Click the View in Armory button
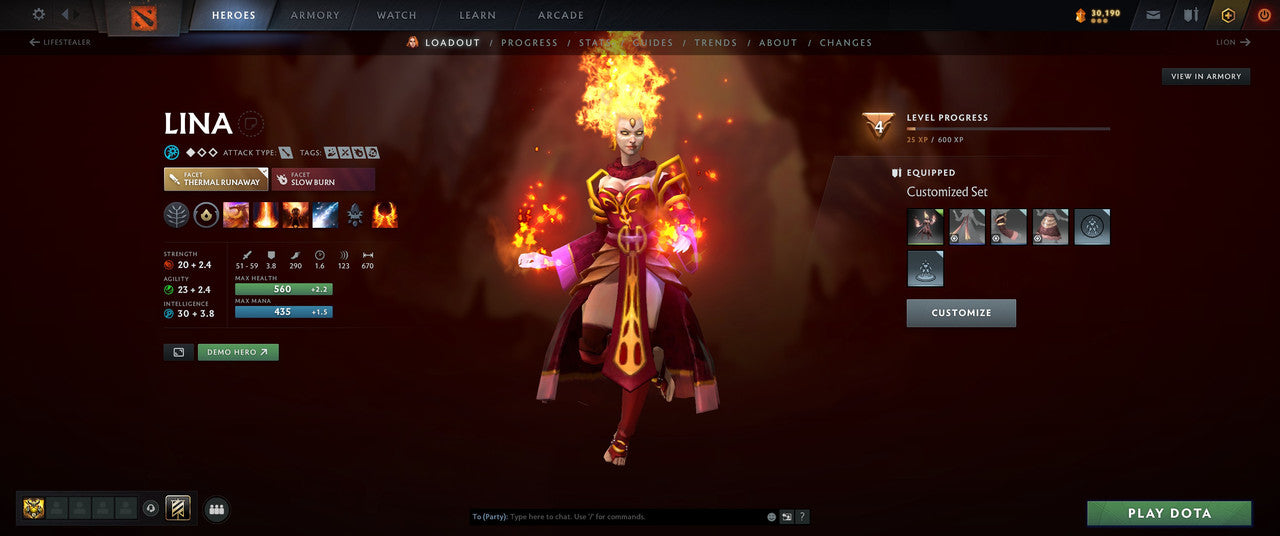Screen dimensions: 1280x536 1205,77
